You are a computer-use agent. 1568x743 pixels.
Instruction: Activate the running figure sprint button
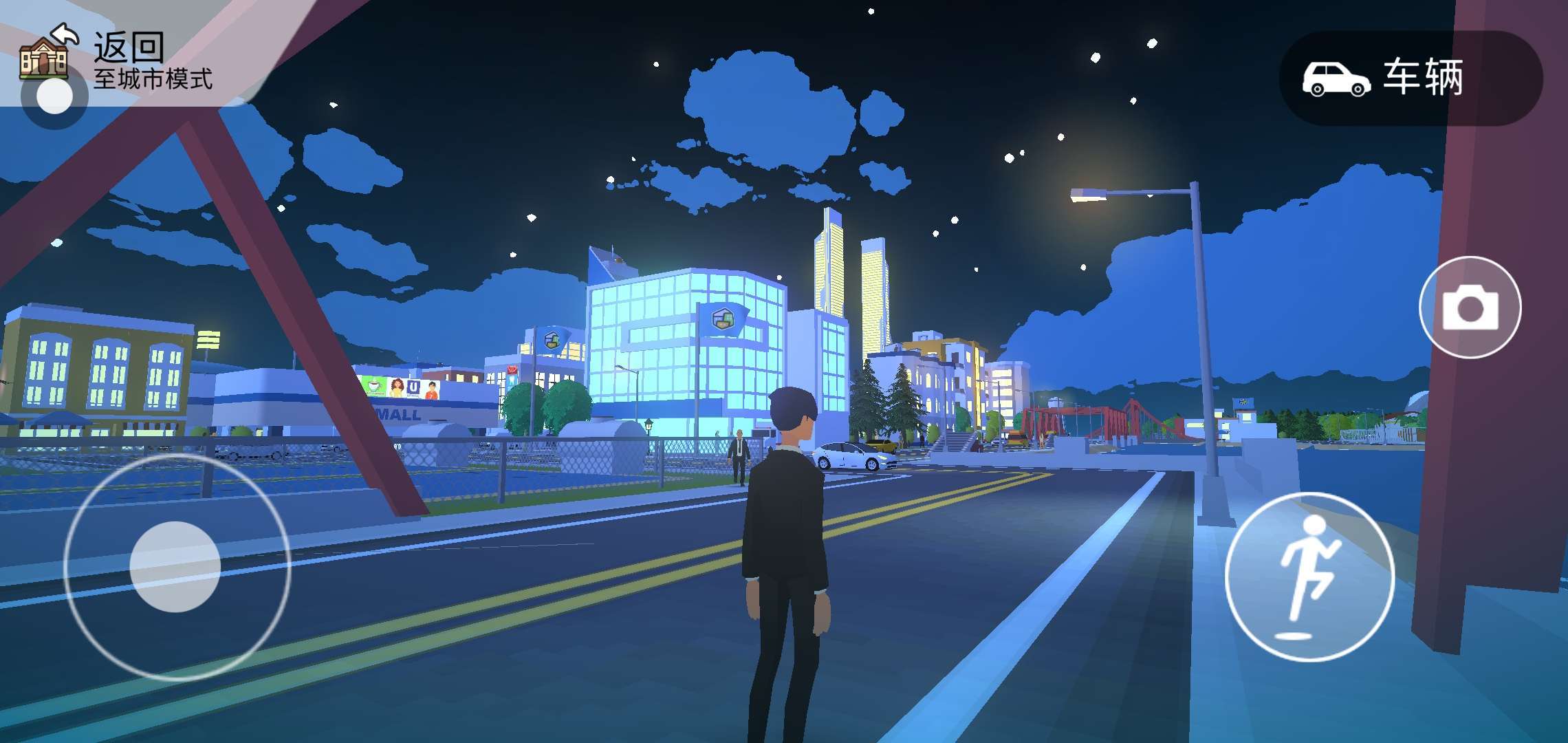coord(1309,577)
